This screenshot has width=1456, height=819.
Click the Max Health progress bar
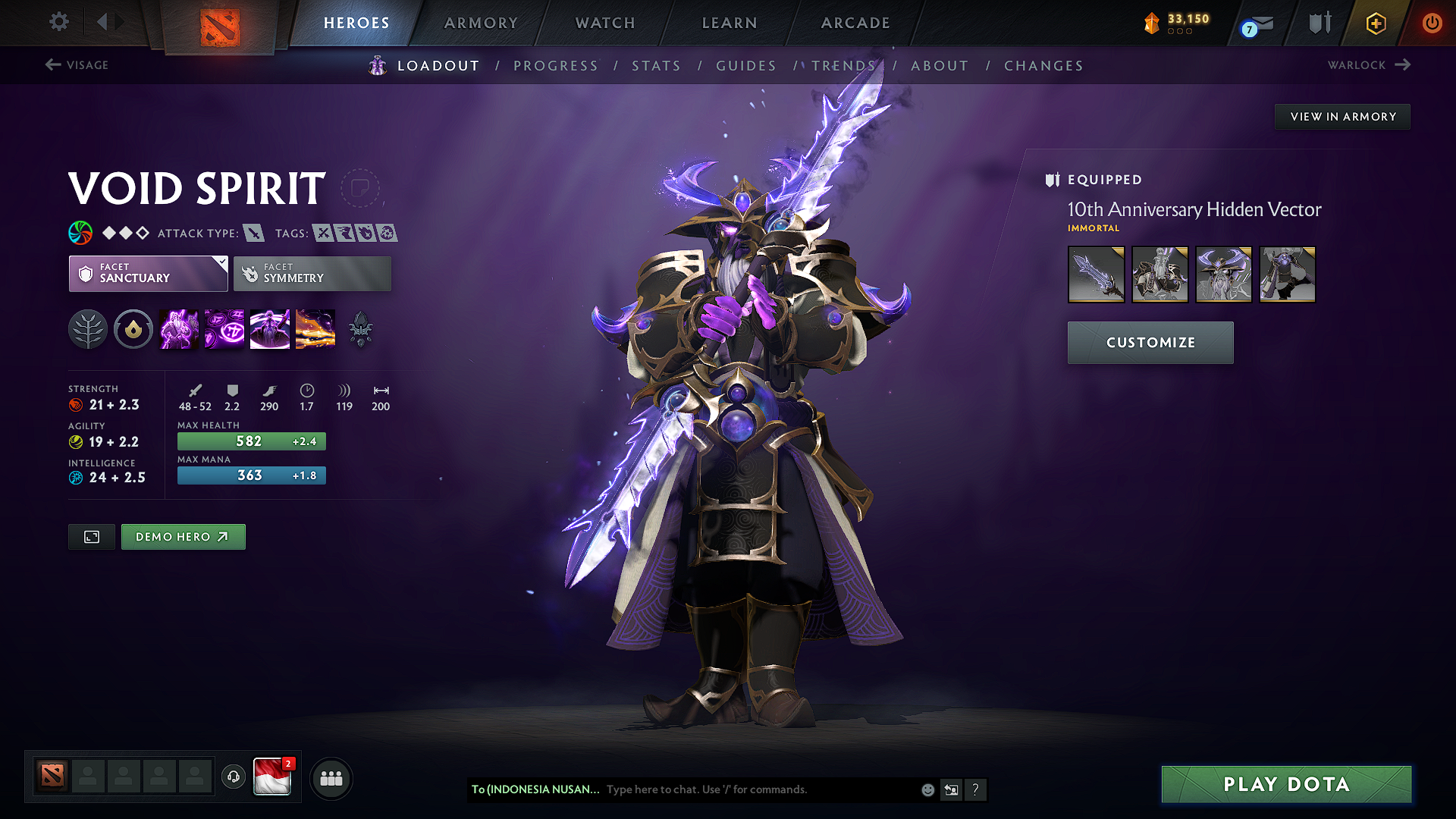[x=251, y=441]
